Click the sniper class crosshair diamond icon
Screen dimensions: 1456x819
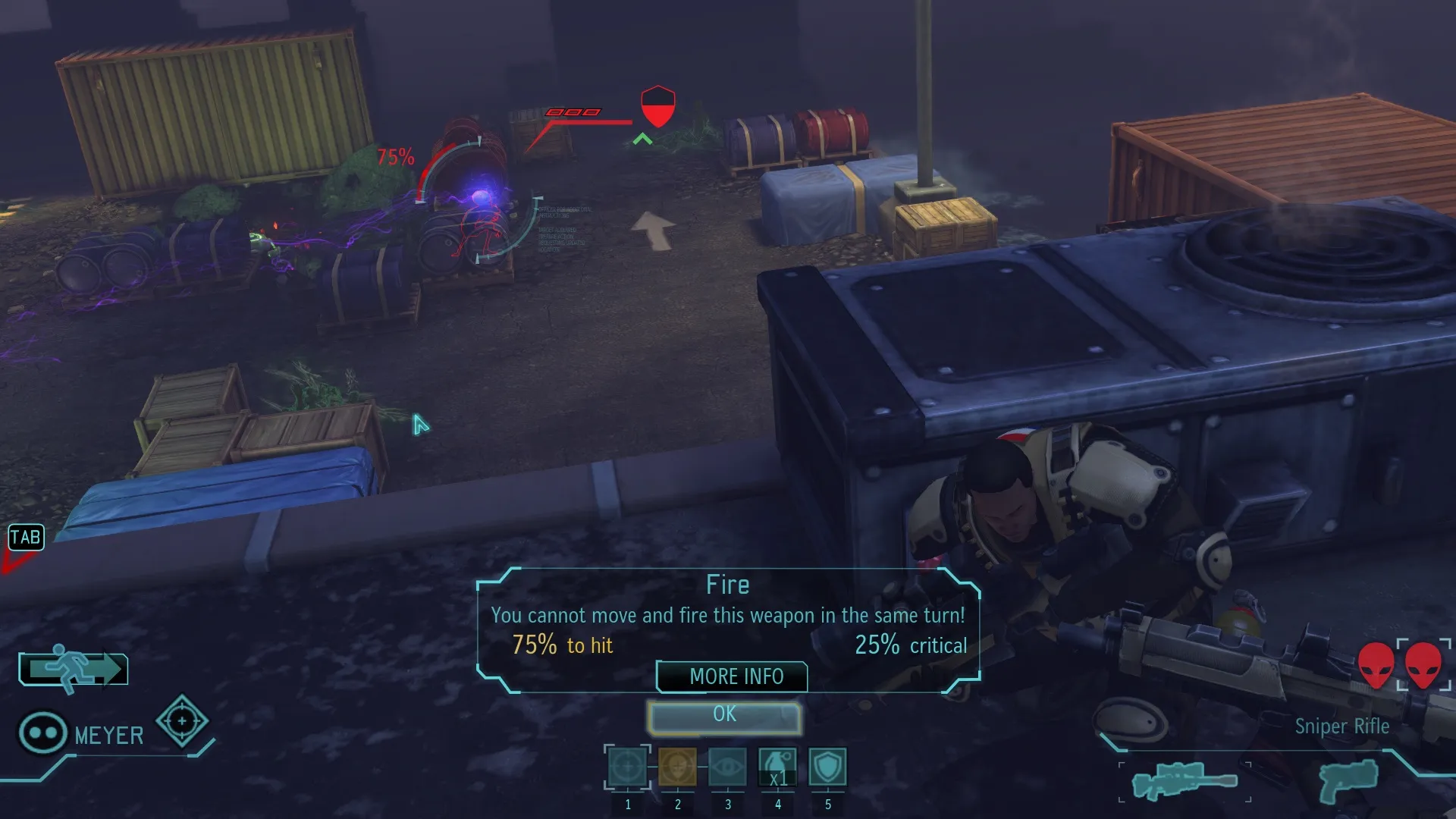point(182,720)
